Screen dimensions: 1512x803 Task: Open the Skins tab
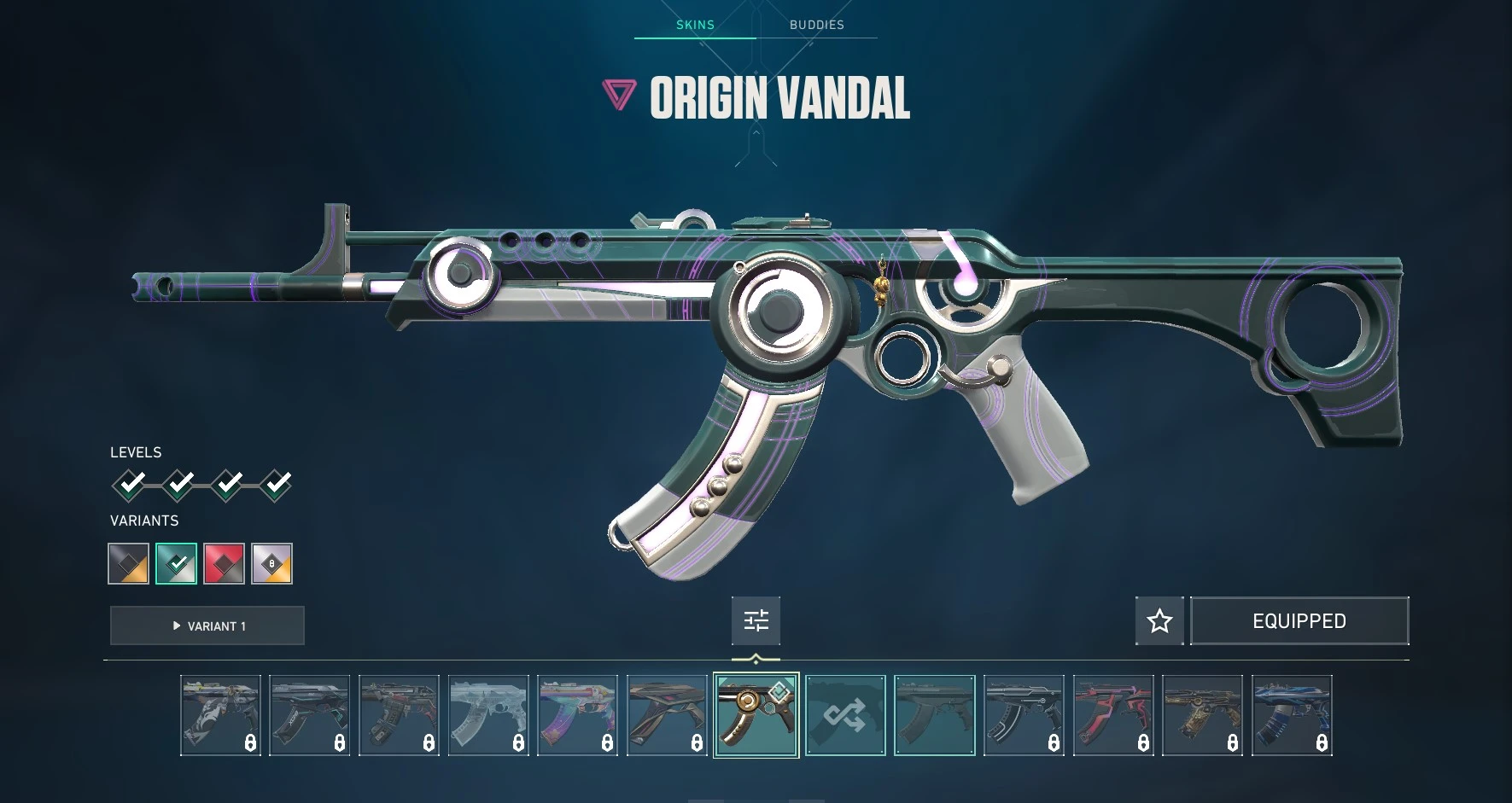(695, 25)
